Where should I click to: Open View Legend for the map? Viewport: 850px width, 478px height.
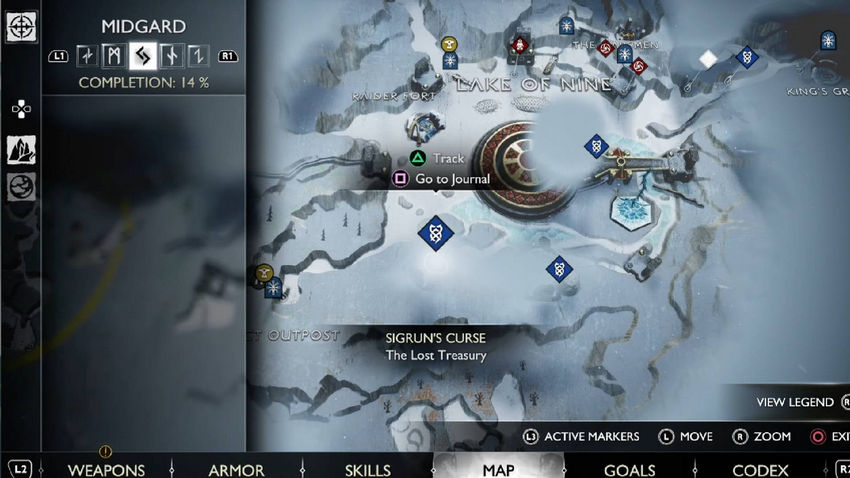(x=795, y=402)
